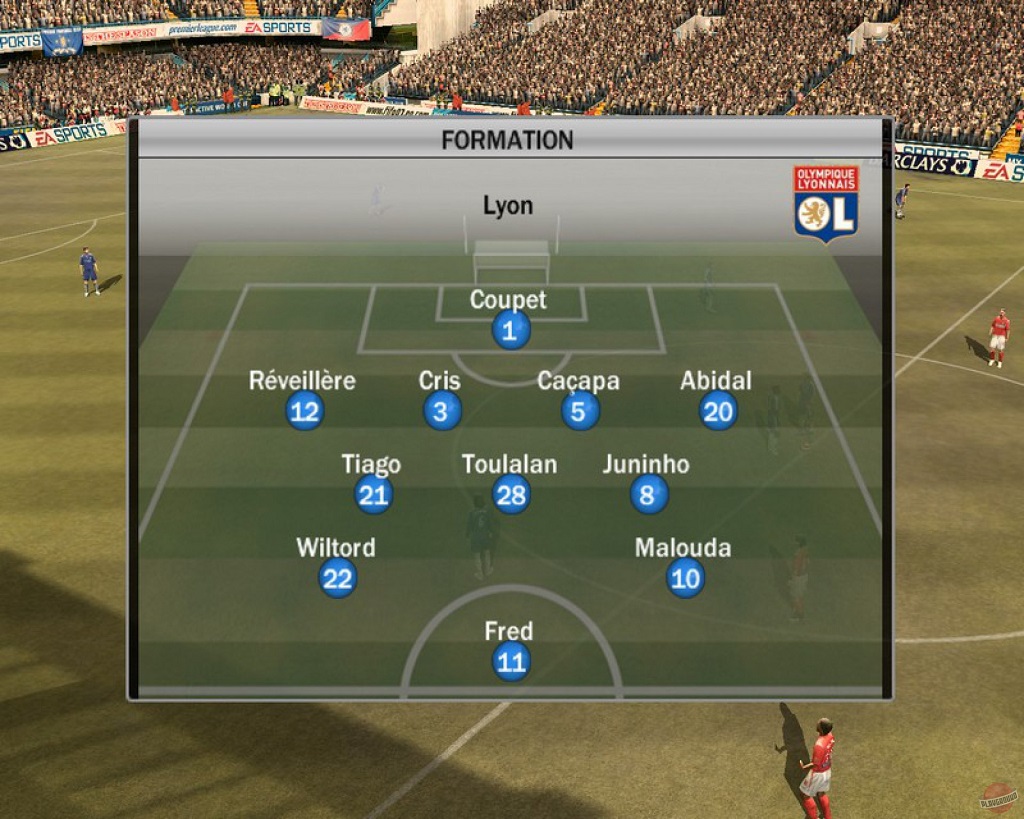
Task: Select goalkeeper Coupet number 1 marker
Action: click(510, 330)
